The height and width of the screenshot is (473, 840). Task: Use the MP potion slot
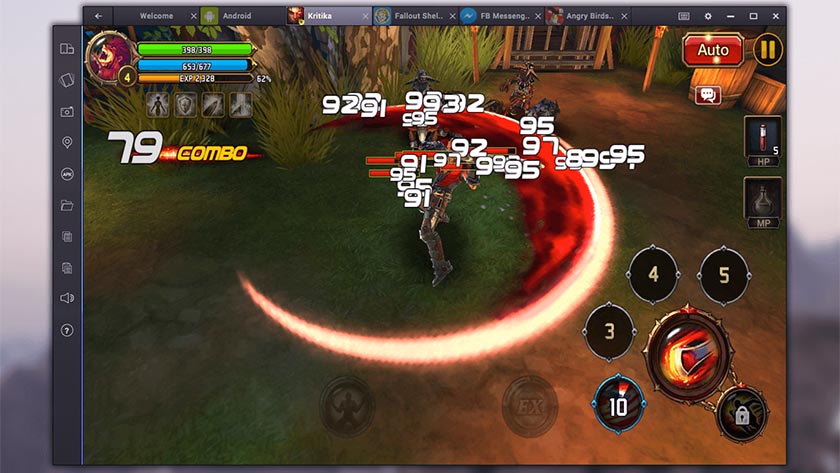pos(762,203)
